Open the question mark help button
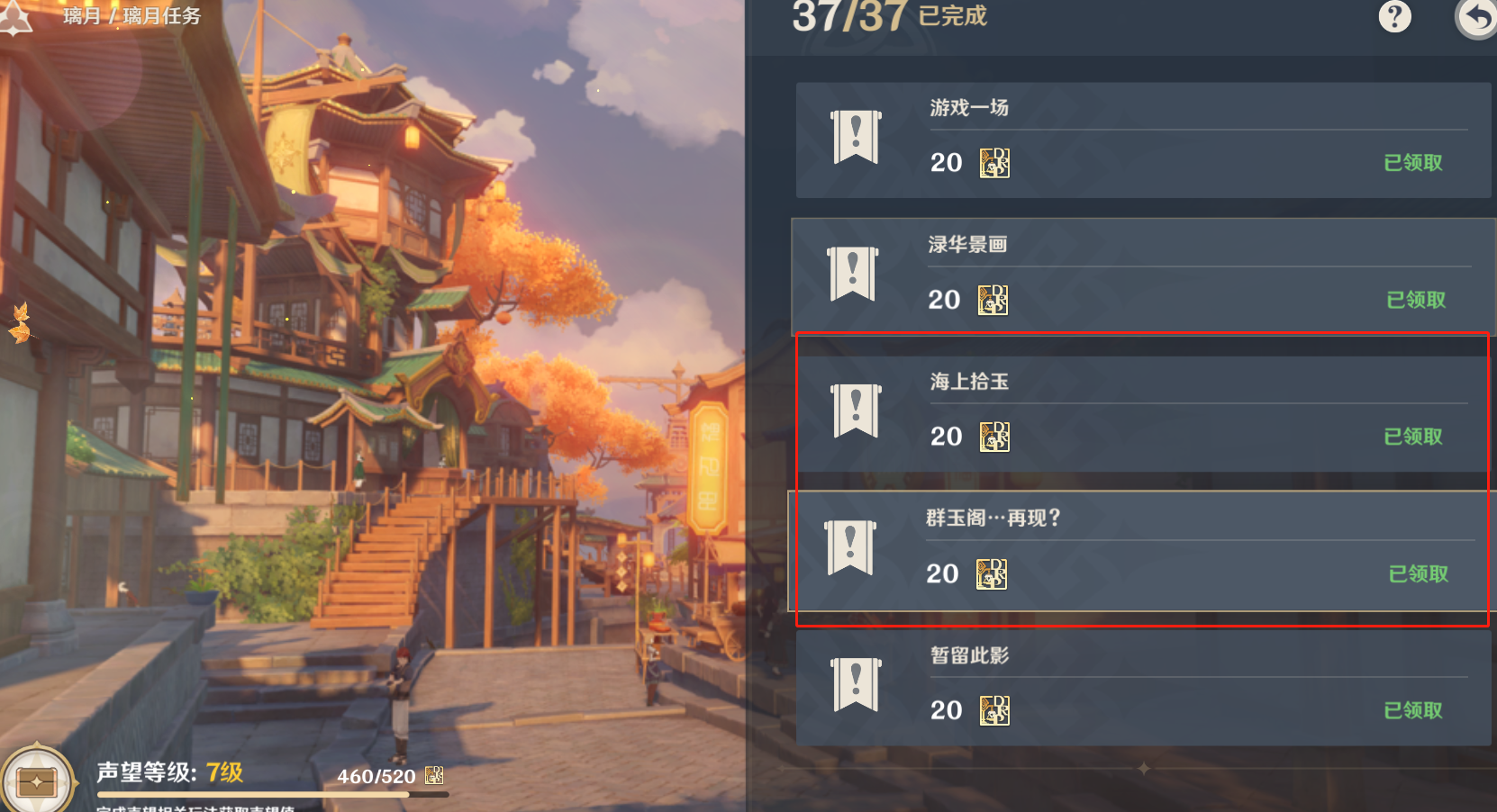The height and width of the screenshot is (812, 1497). [x=1394, y=16]
